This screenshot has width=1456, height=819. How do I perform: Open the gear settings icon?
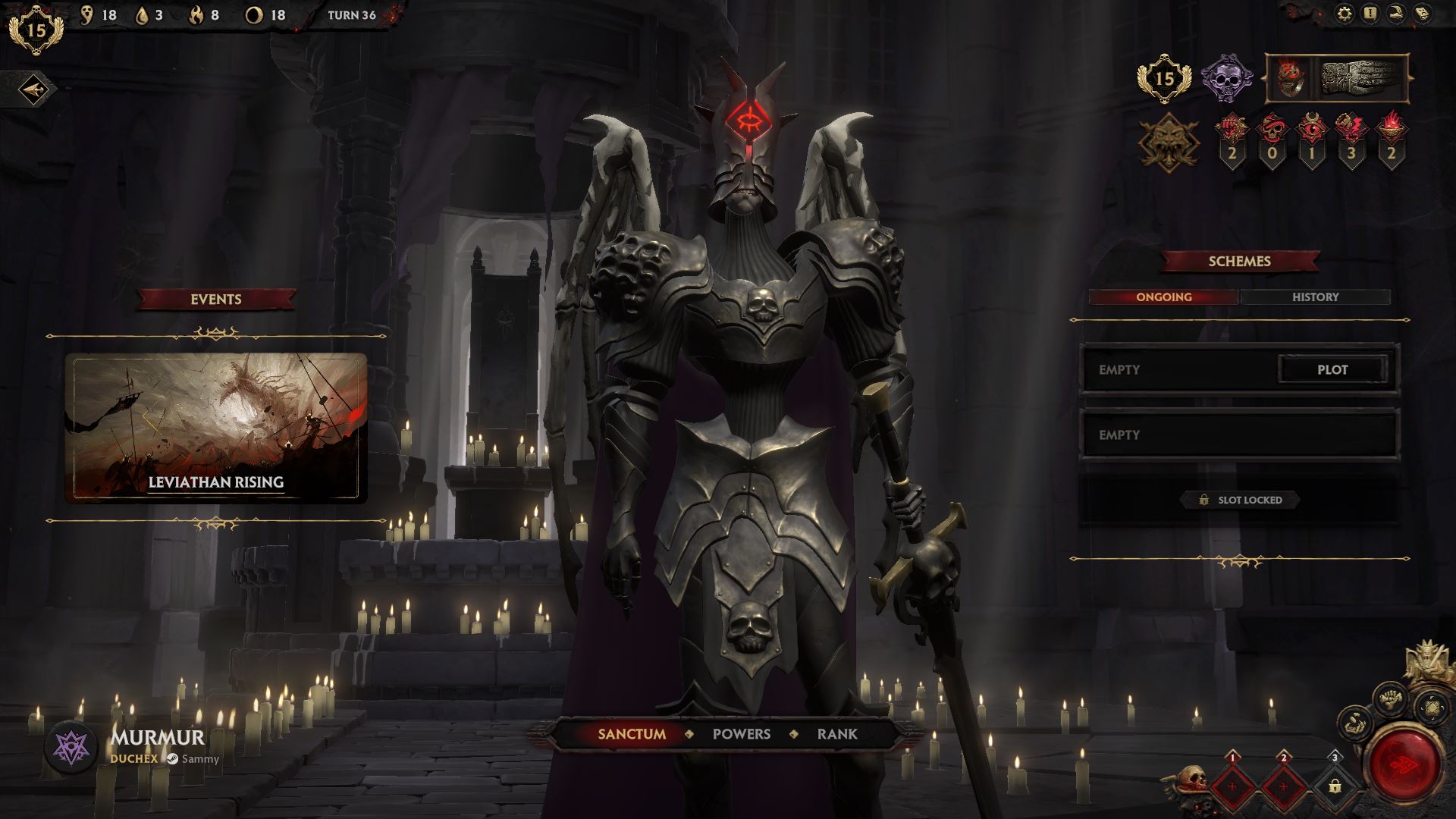click(x=1344, y=14)
